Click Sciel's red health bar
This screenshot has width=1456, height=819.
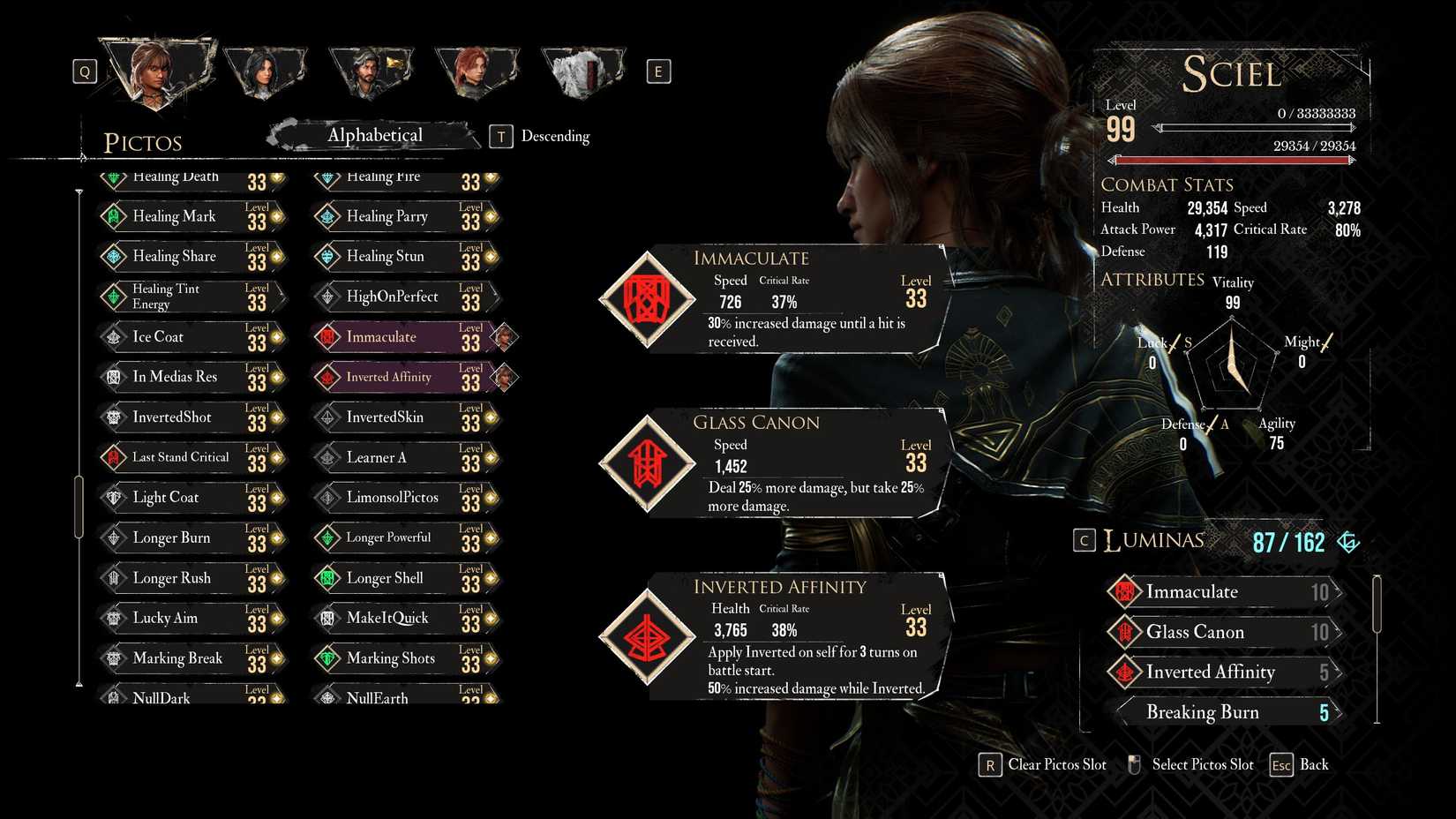pos(1231,159)
